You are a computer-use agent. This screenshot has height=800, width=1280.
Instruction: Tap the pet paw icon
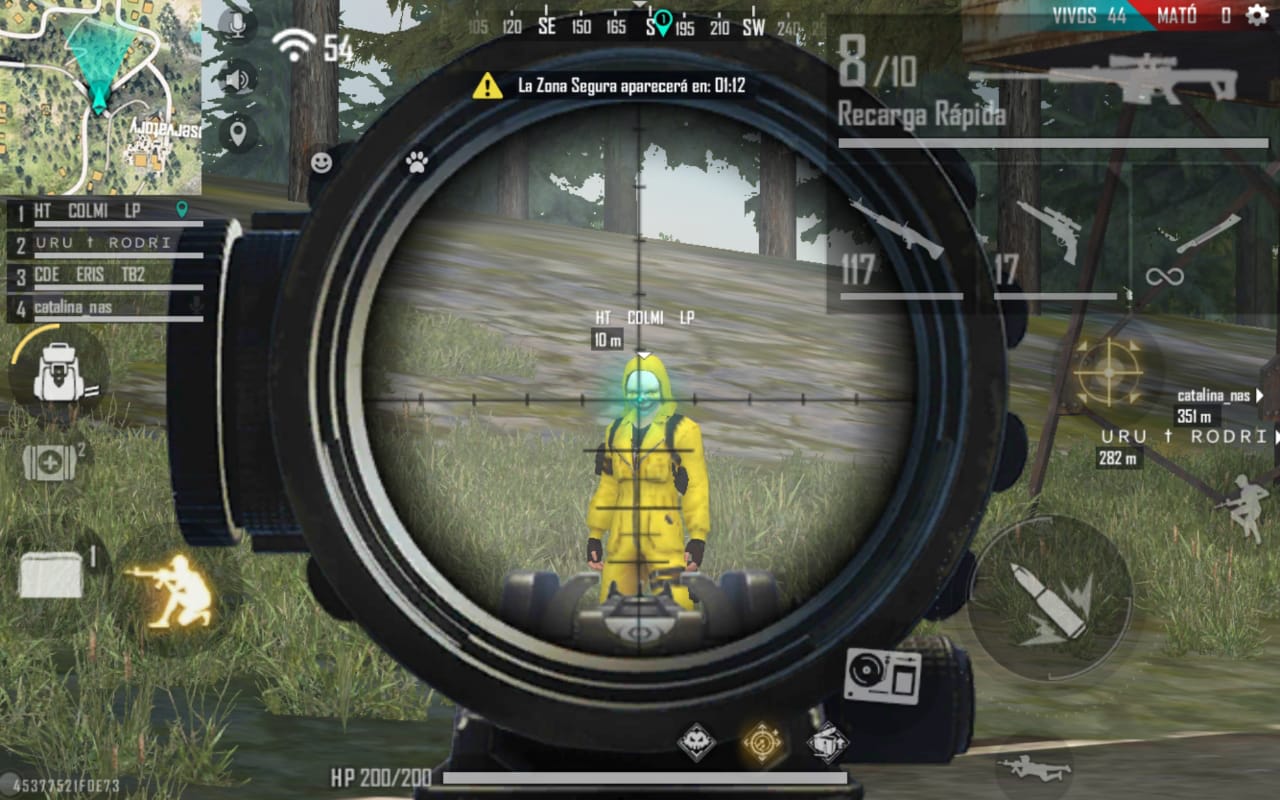(417, 163)
